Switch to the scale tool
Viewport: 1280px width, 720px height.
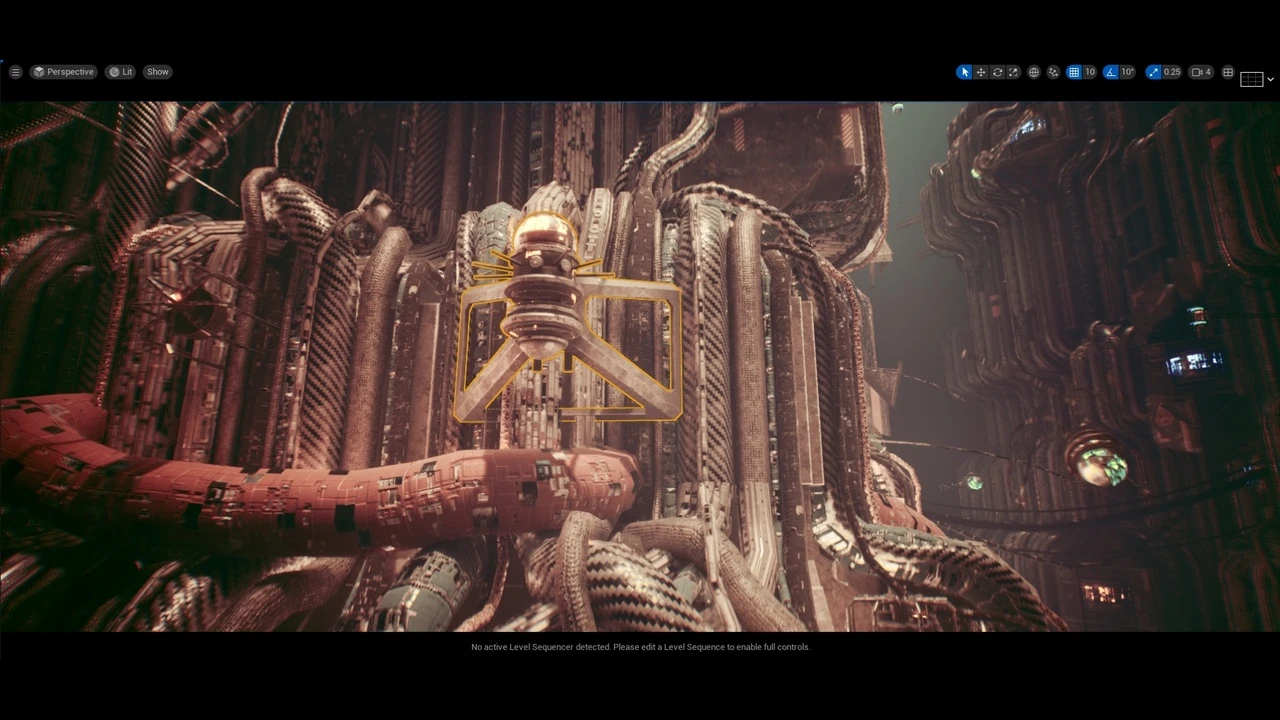1013,72
